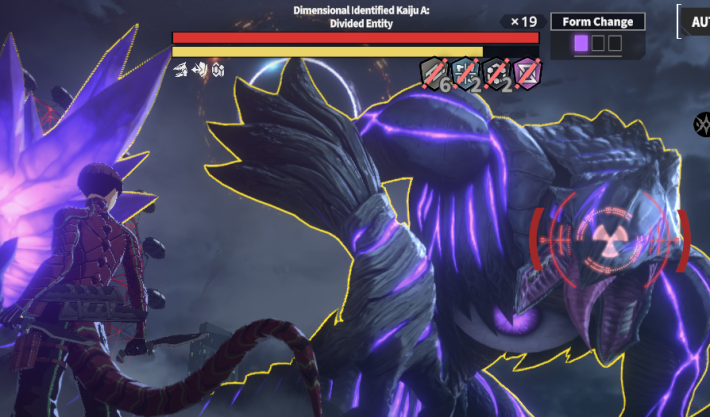The height and width of the screenshot is (417, 710).
Task: Click the Form Change button
Action: pos(598,22)
